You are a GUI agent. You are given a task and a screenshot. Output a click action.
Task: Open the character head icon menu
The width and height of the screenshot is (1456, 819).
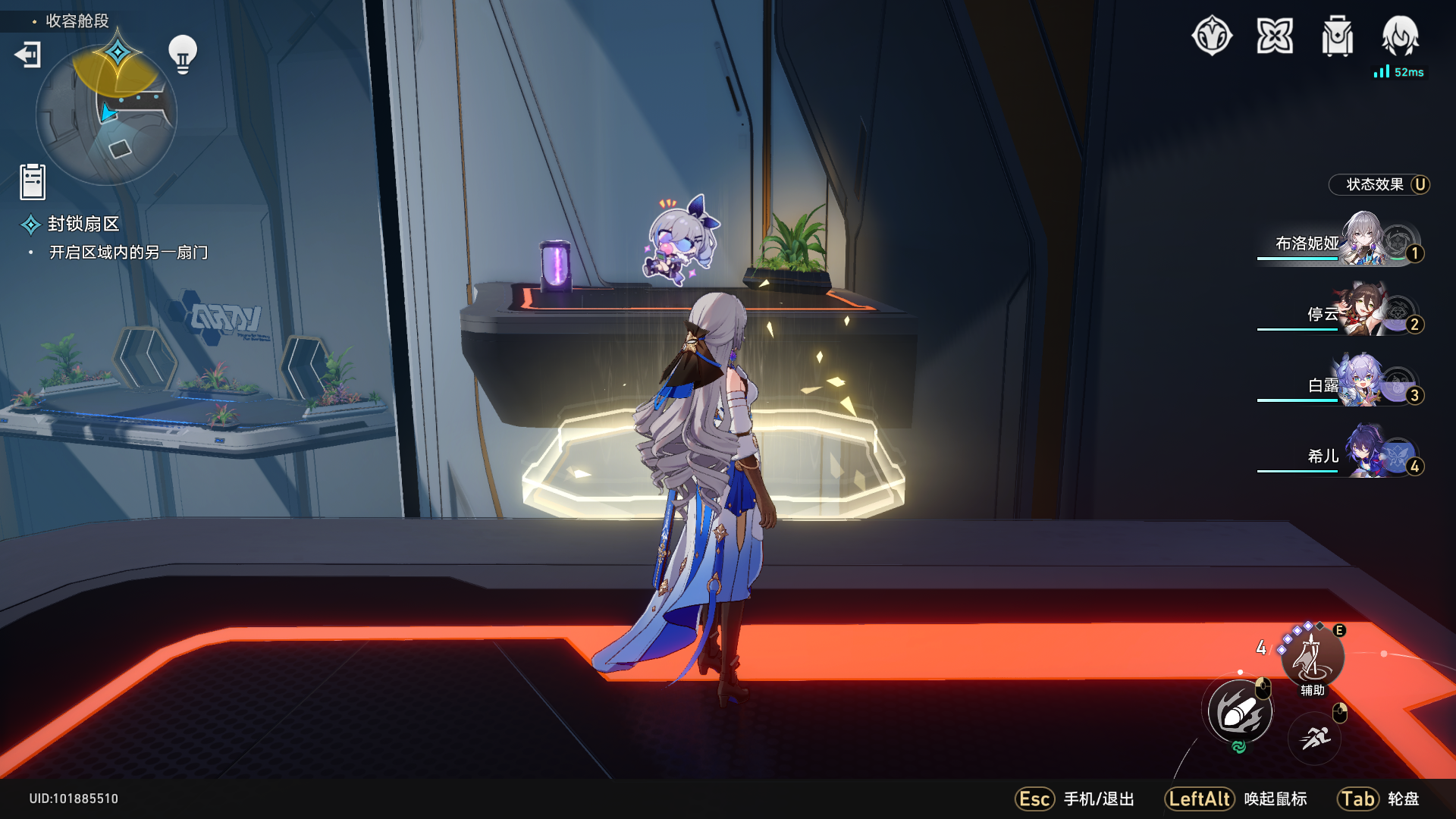[1400, 35]
